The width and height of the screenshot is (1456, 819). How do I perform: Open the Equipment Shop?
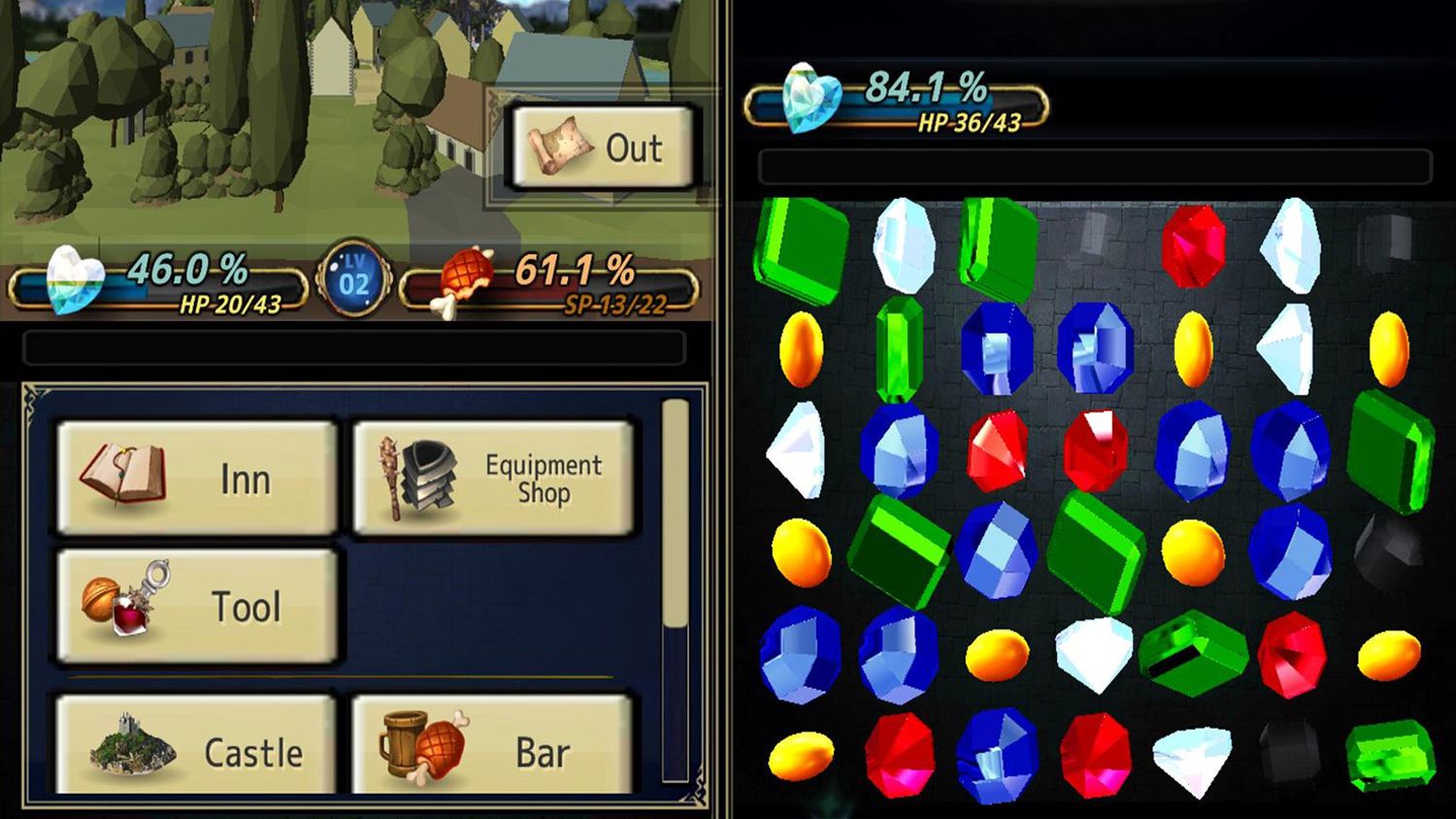493,477
